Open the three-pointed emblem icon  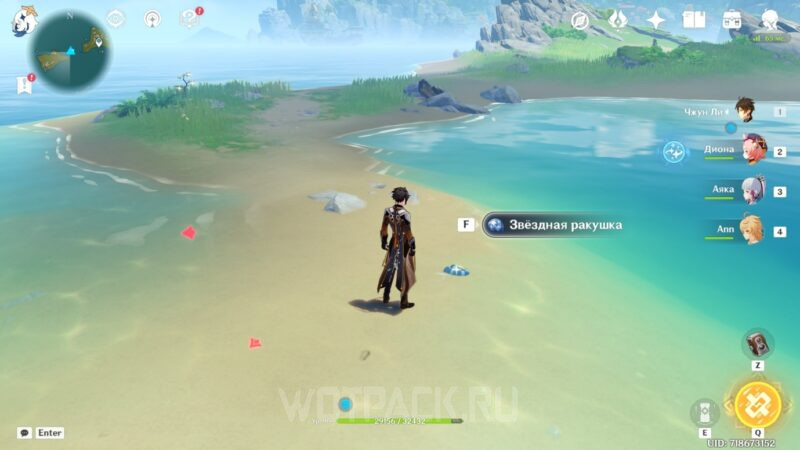pyautogui.click(x=618, y=20)
